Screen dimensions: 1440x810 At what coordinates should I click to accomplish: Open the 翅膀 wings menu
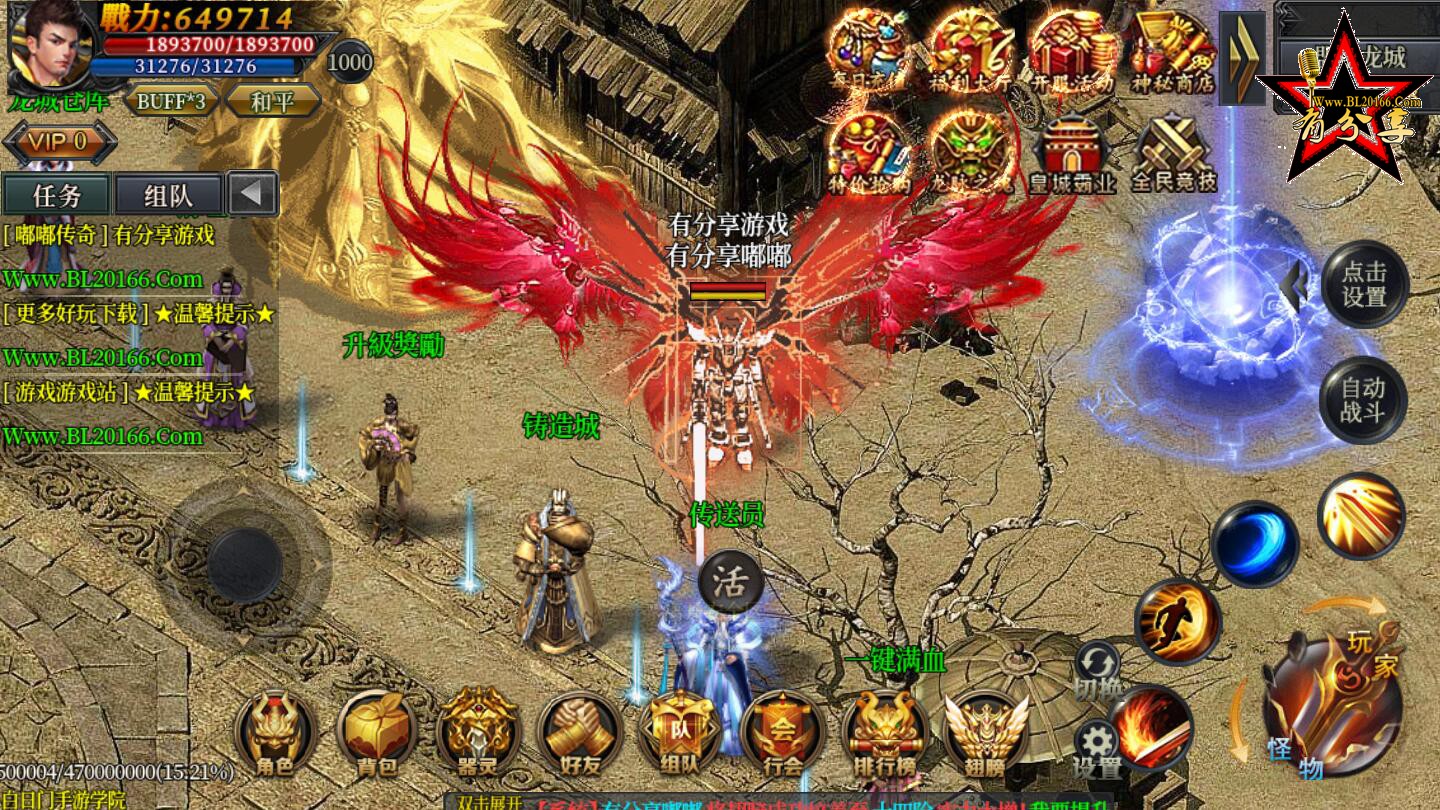pos(985,735)
